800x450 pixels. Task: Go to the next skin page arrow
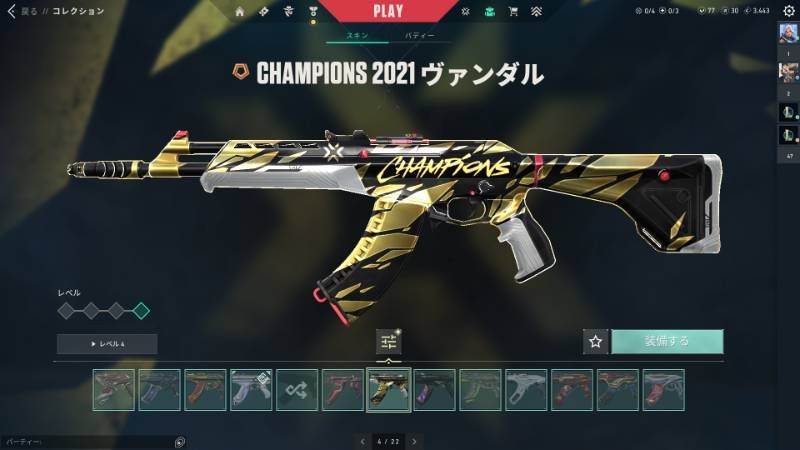[x=415, y=441]
